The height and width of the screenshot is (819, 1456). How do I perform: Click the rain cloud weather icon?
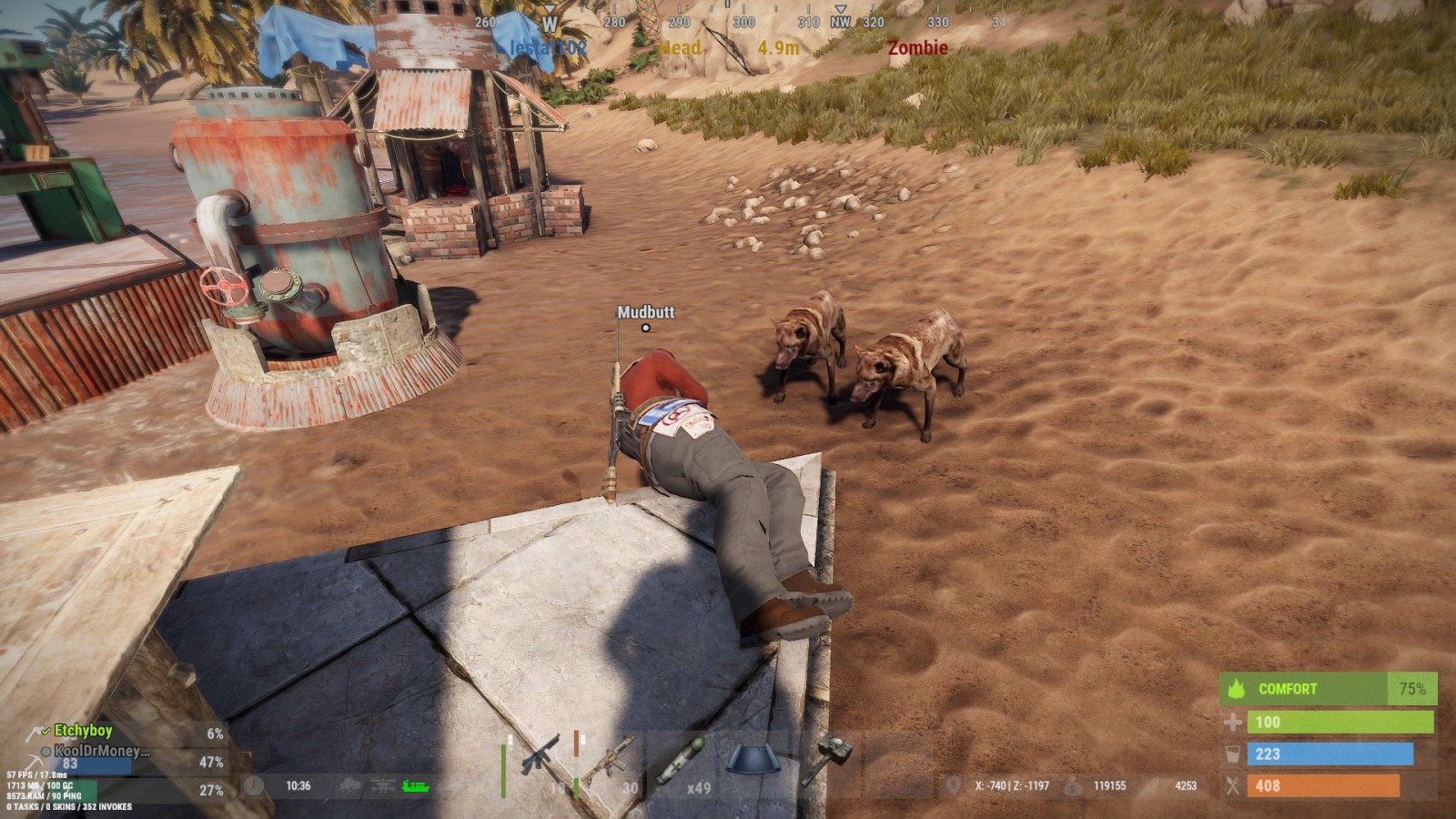click(352, 786)
